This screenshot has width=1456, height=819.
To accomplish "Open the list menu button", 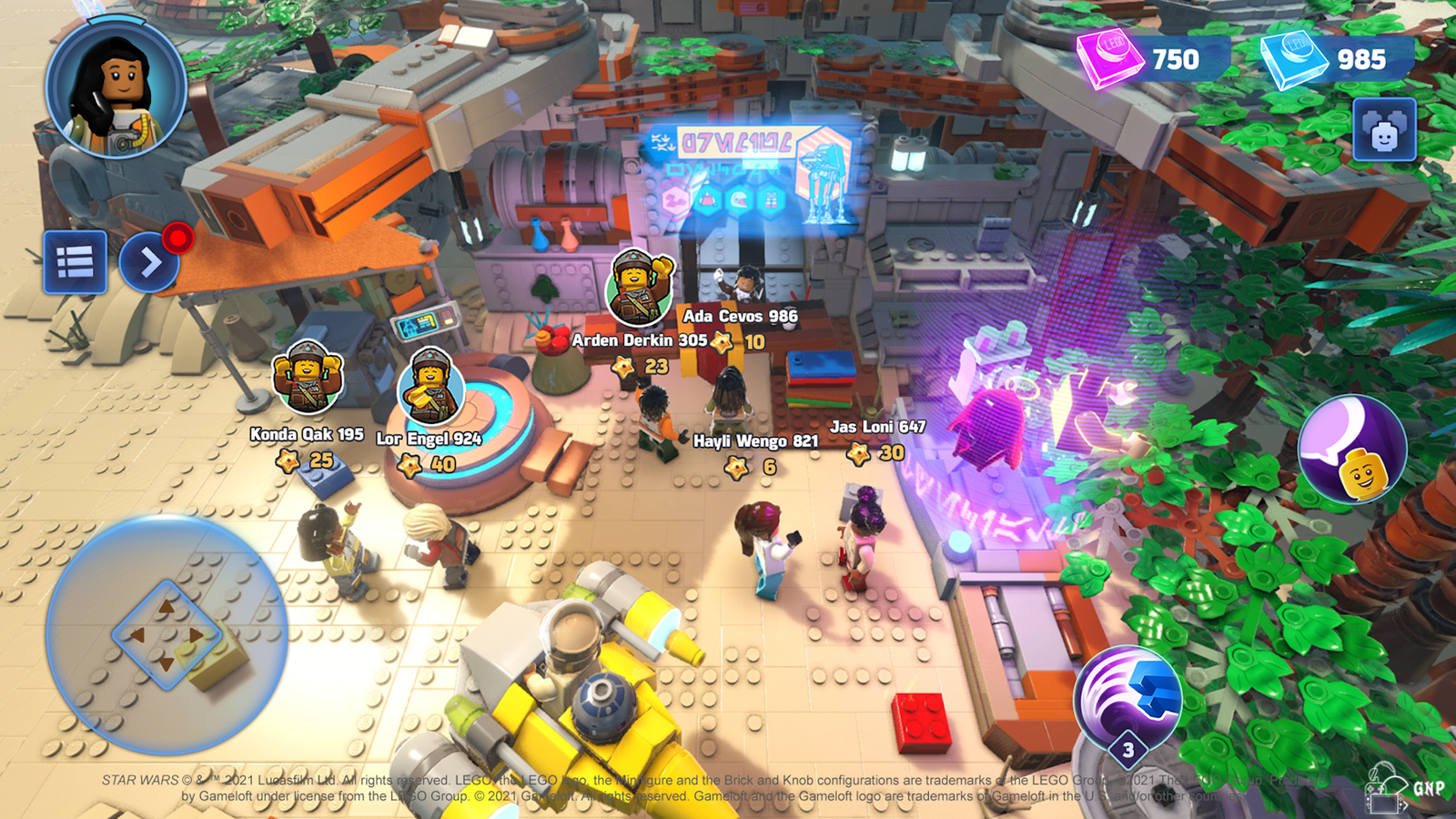I will 75,262.
